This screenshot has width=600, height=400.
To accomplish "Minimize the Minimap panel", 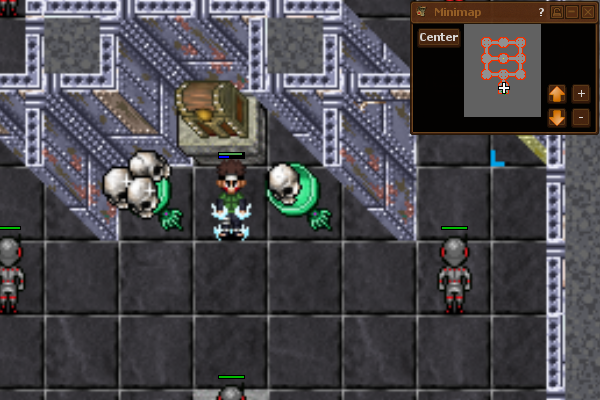I will pyautogui.click(x=572, y=12).
